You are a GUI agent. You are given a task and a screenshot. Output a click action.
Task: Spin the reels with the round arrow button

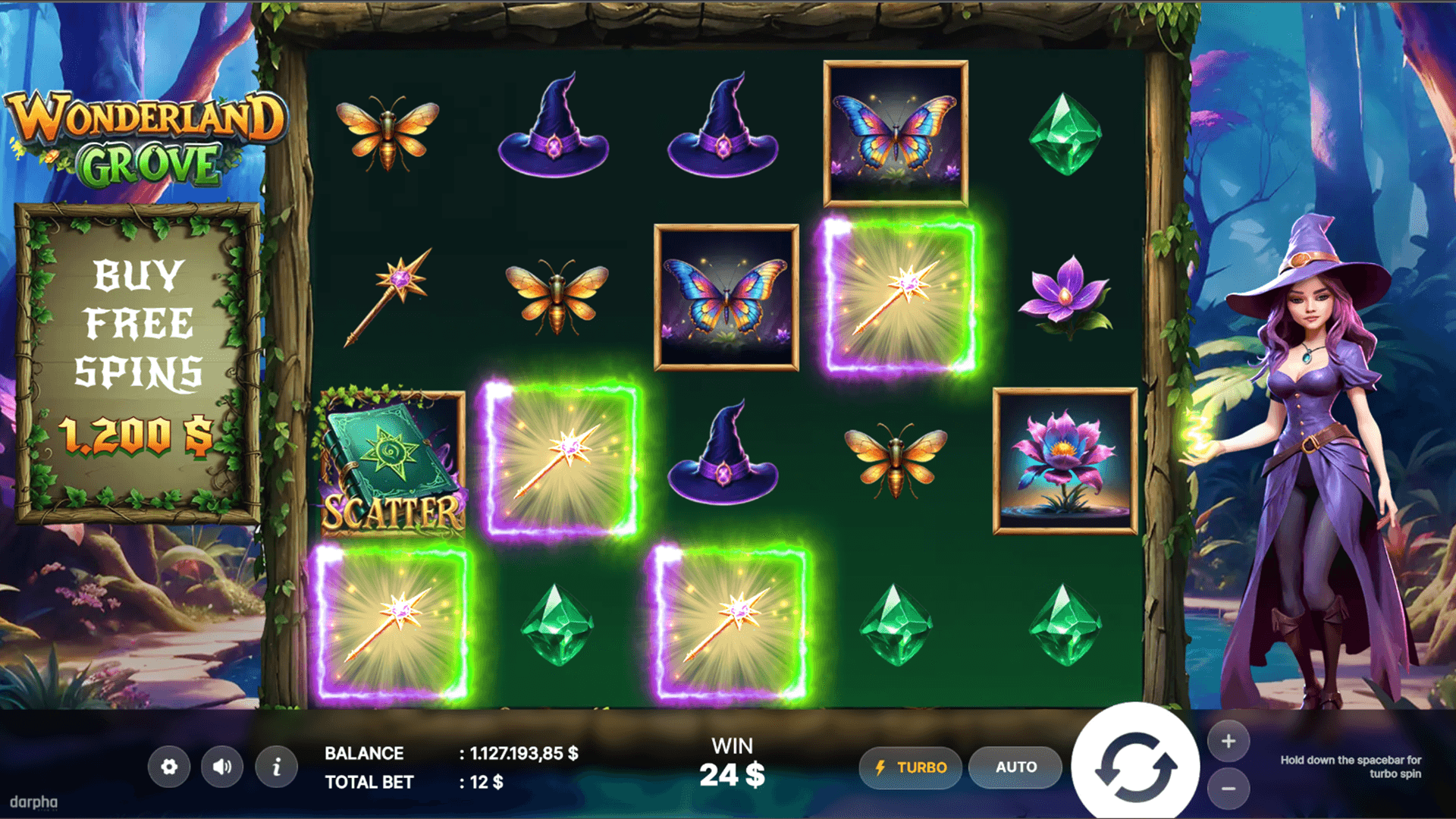click(1135, 767)
